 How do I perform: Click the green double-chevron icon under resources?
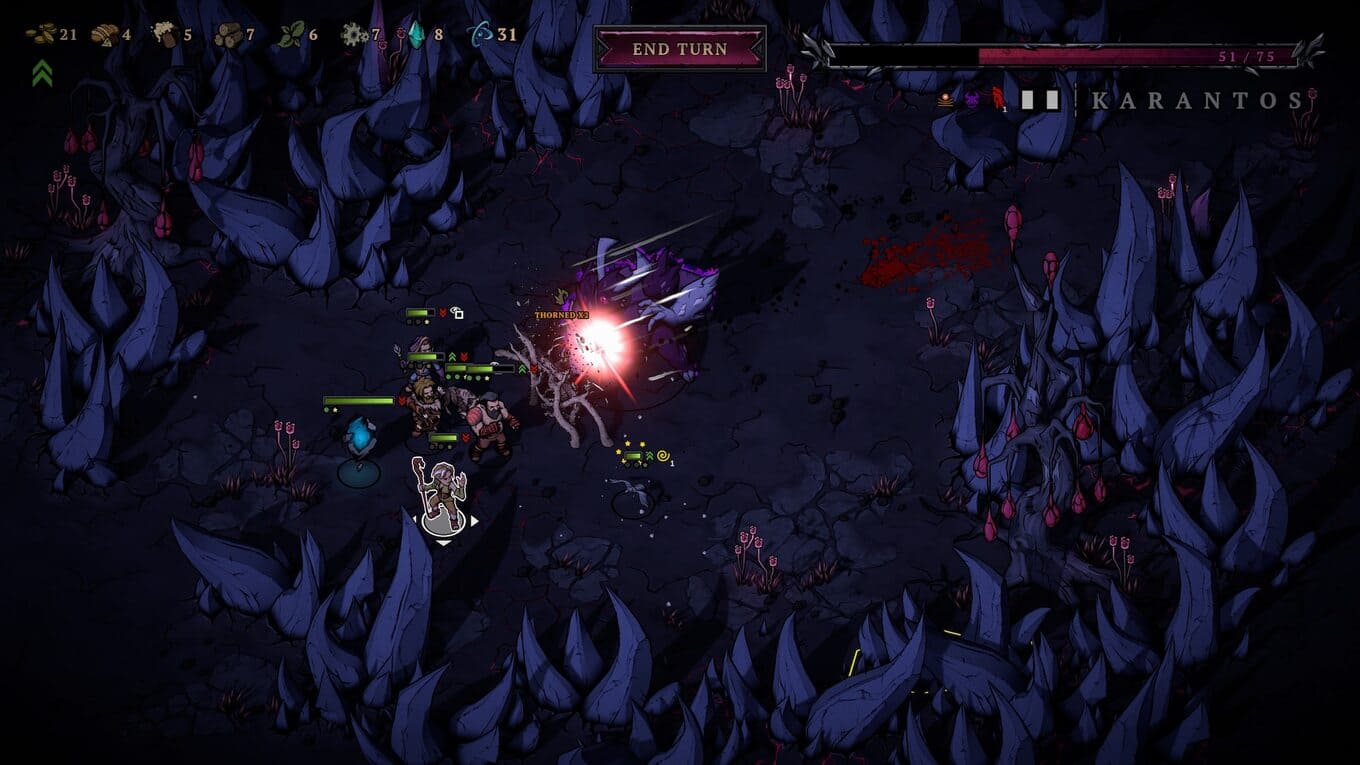point(41,73)
